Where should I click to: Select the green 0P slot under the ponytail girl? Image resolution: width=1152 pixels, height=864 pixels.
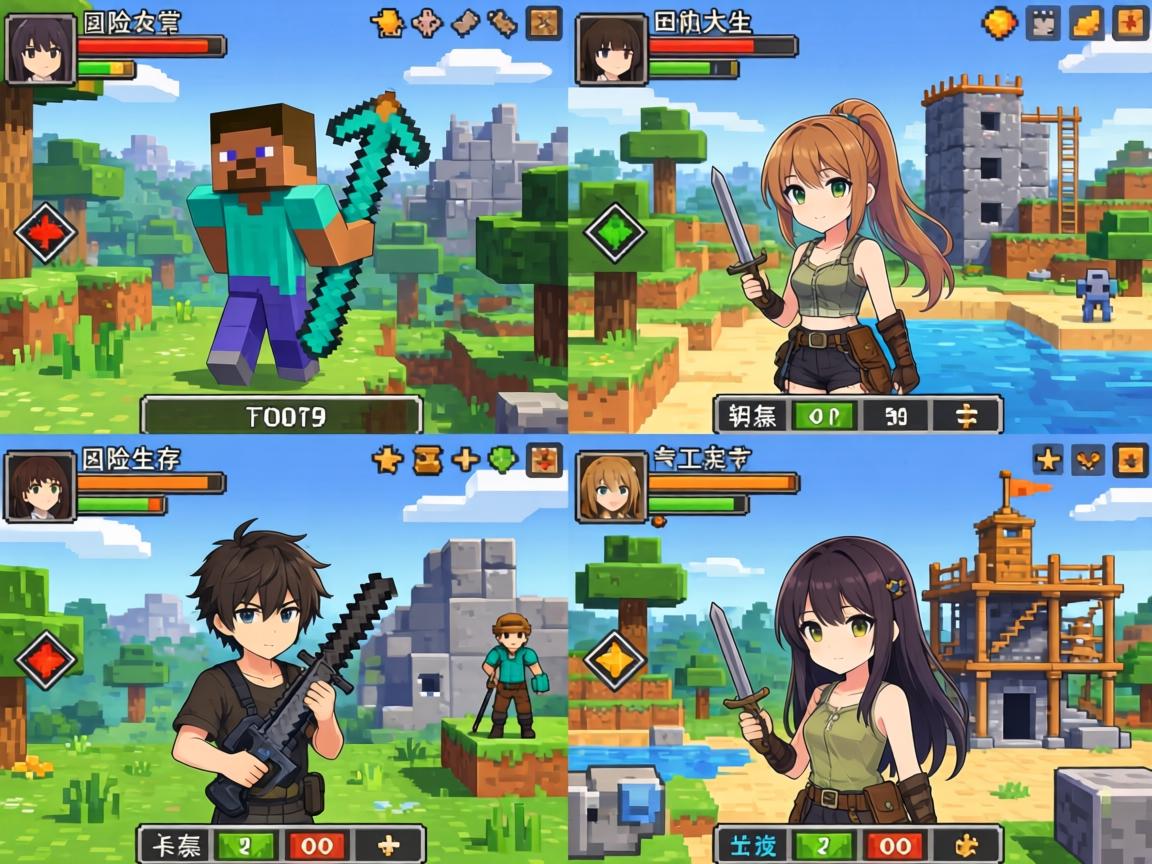[819, 415]
